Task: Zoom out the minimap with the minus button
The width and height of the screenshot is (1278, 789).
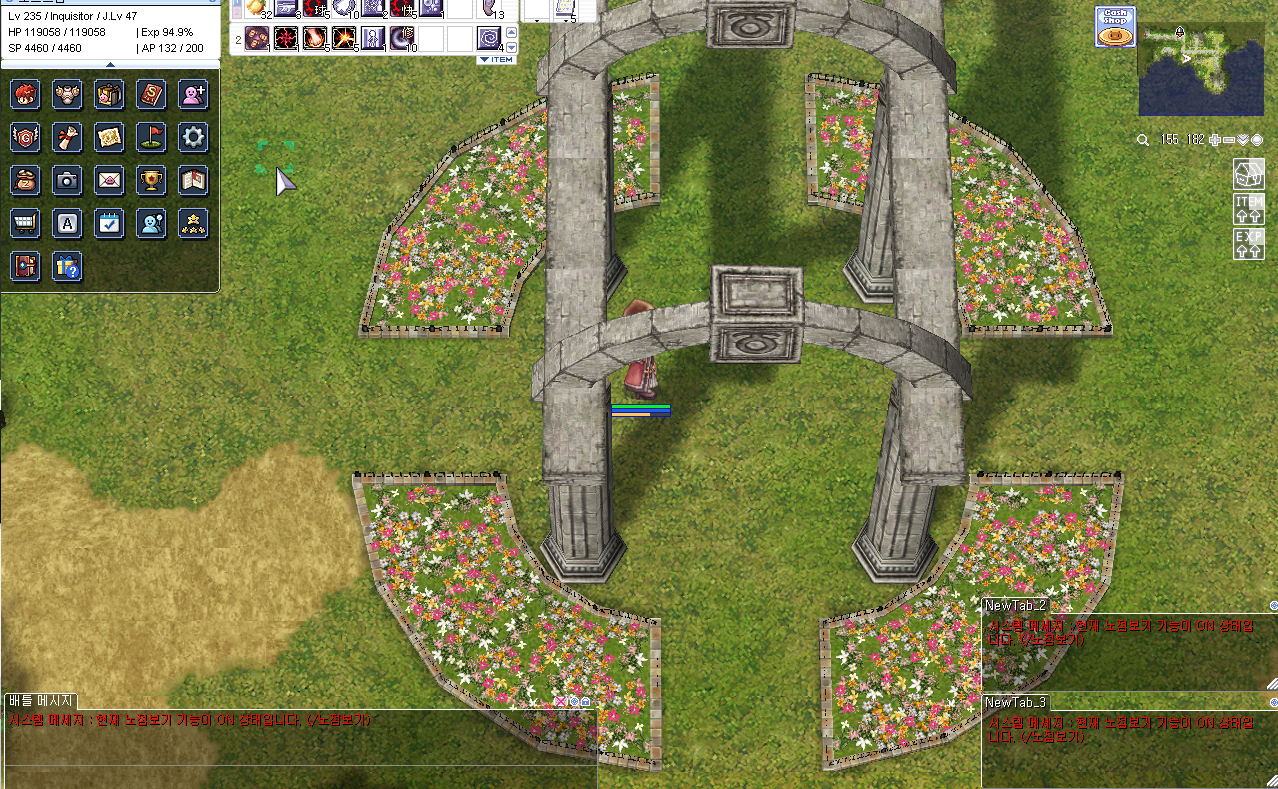Action: [x=1229, y=140]
